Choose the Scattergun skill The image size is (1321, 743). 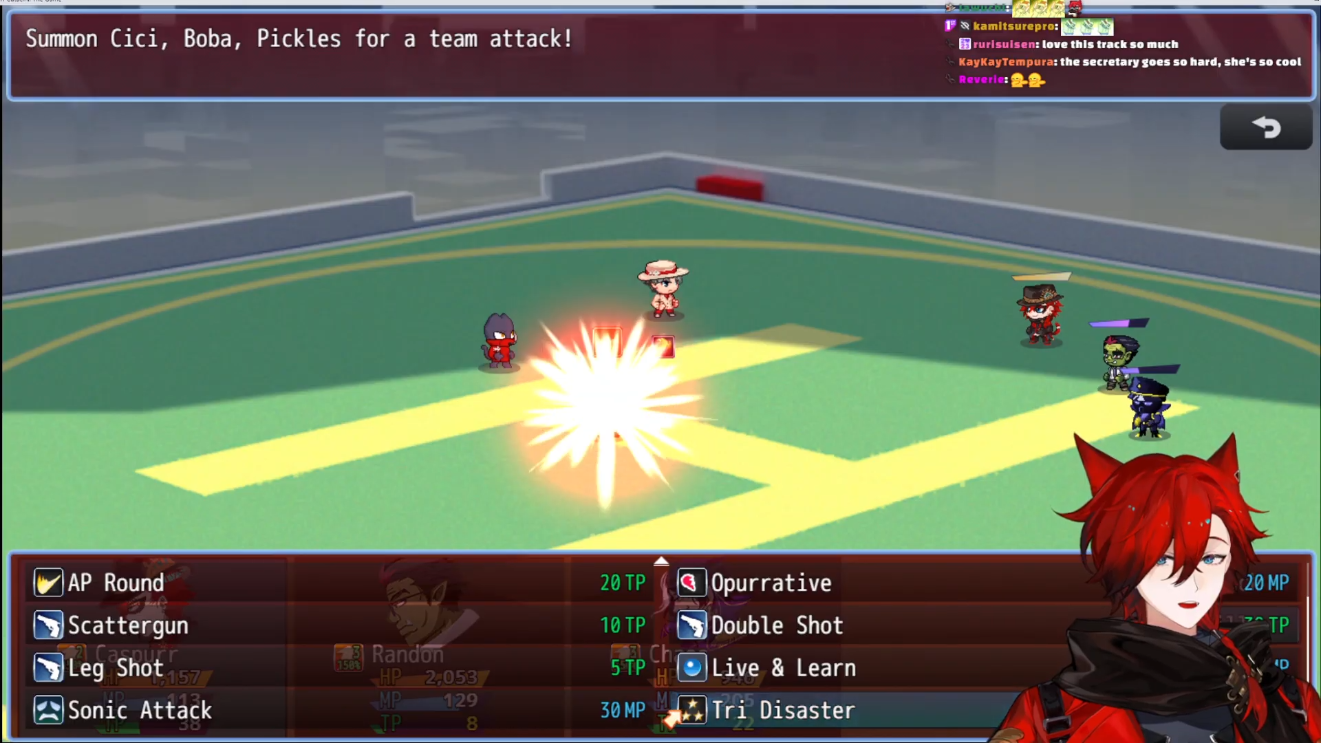[128, 626]
